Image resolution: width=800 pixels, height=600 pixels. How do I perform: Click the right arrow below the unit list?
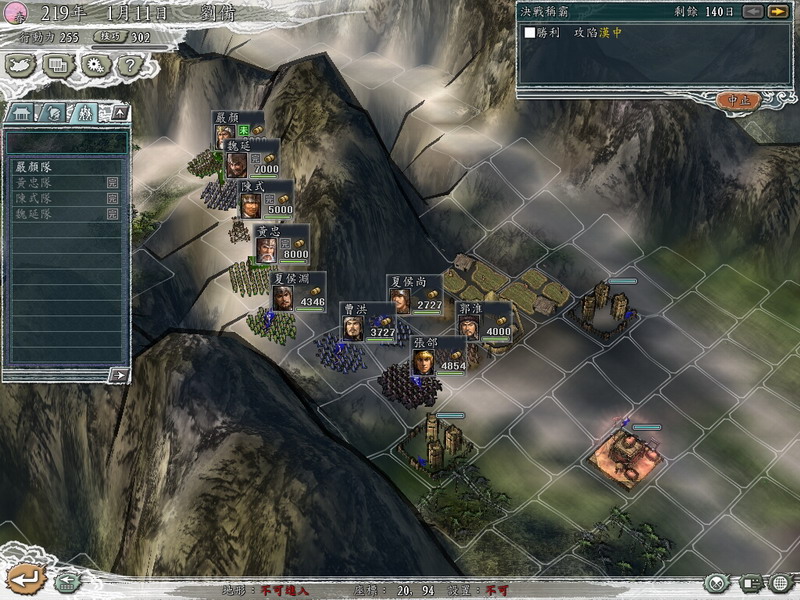tap(119, 375)
